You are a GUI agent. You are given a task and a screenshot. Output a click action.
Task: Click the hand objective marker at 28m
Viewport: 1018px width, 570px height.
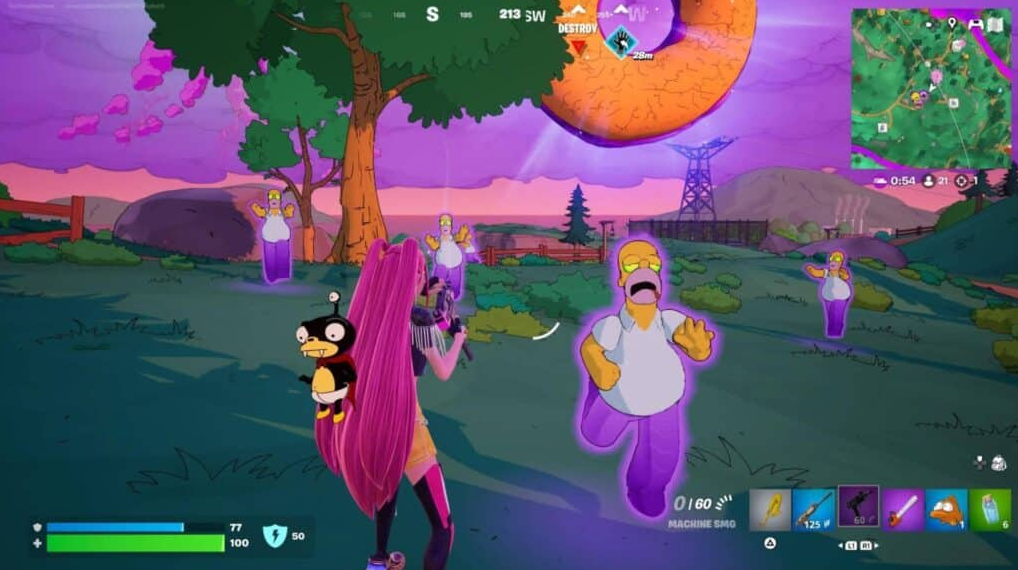pyautogui.click(x=622, y=40)
